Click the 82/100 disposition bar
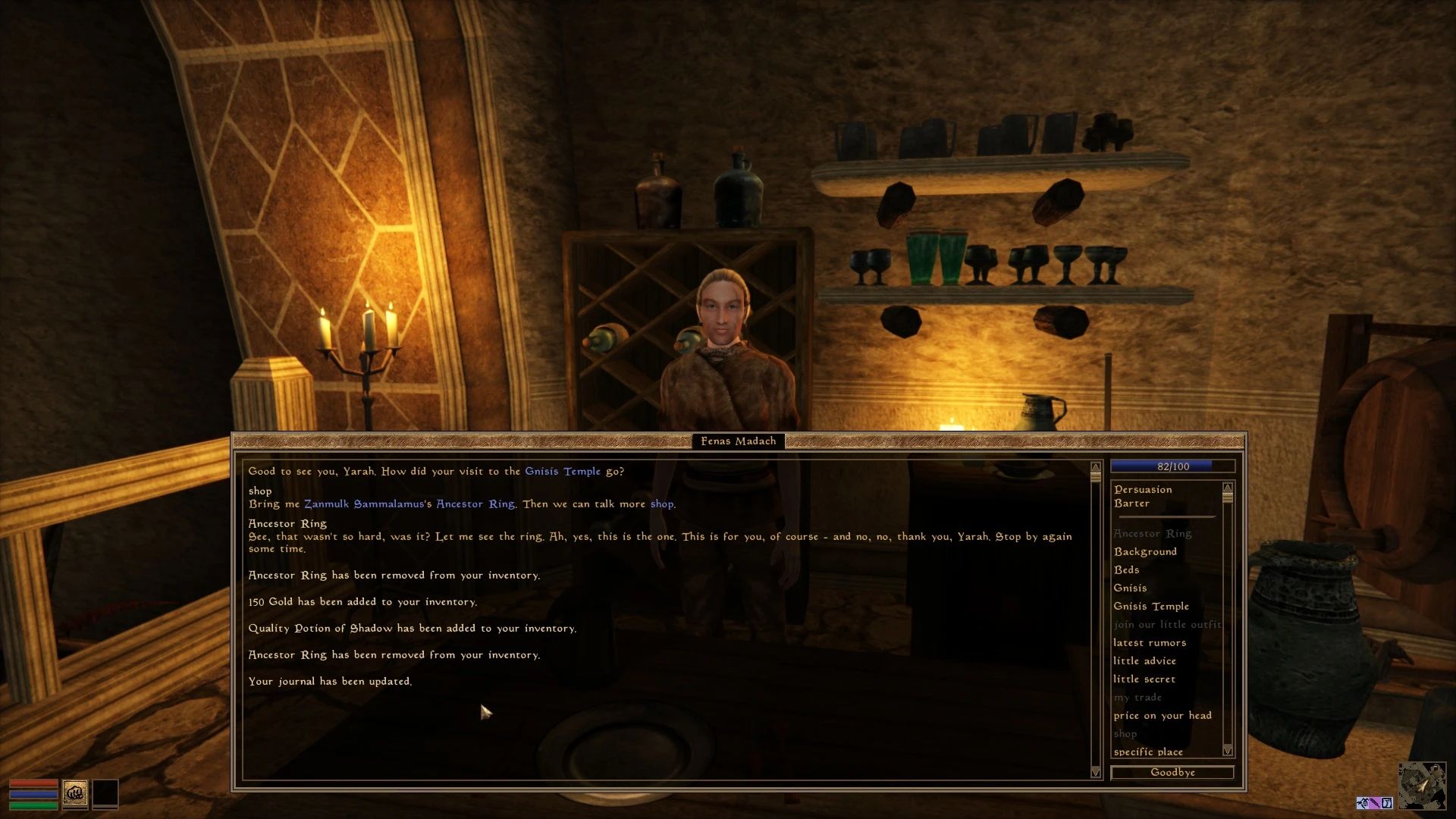The width and height of the screenshot is (1456, 819). 1172,466
